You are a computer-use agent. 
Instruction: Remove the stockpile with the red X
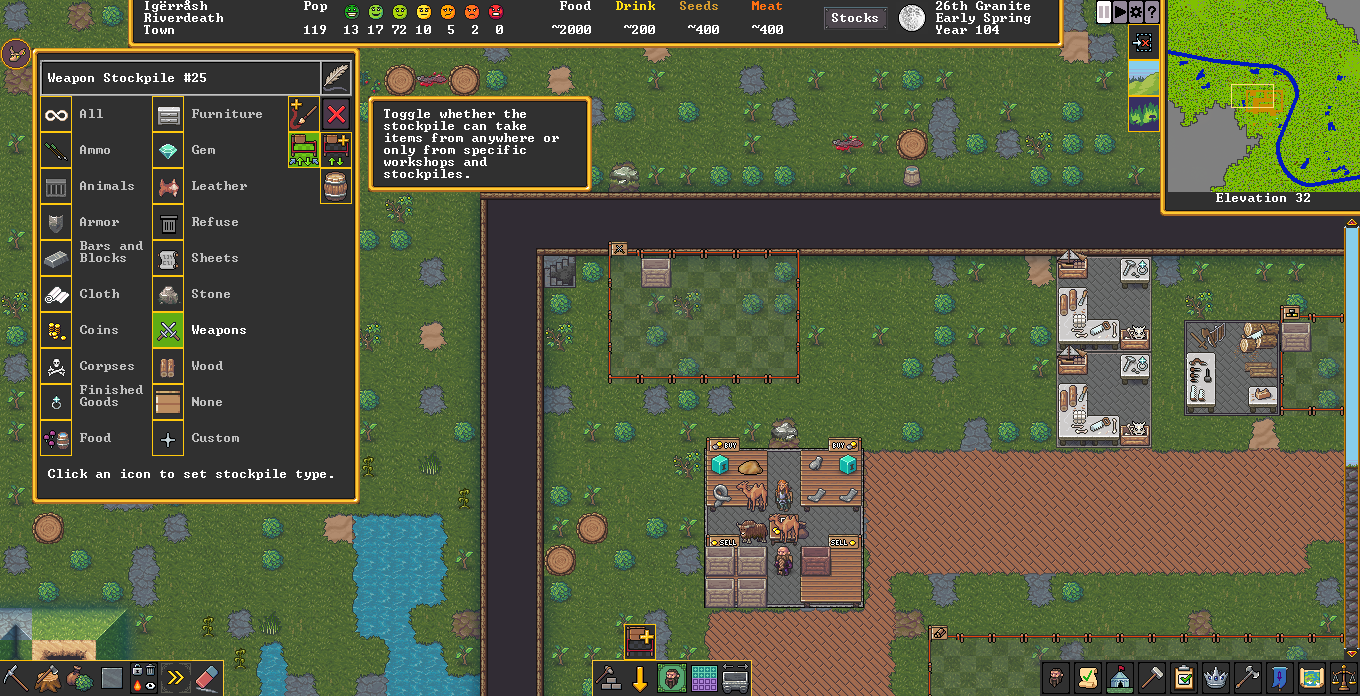(x=336, y=114)
